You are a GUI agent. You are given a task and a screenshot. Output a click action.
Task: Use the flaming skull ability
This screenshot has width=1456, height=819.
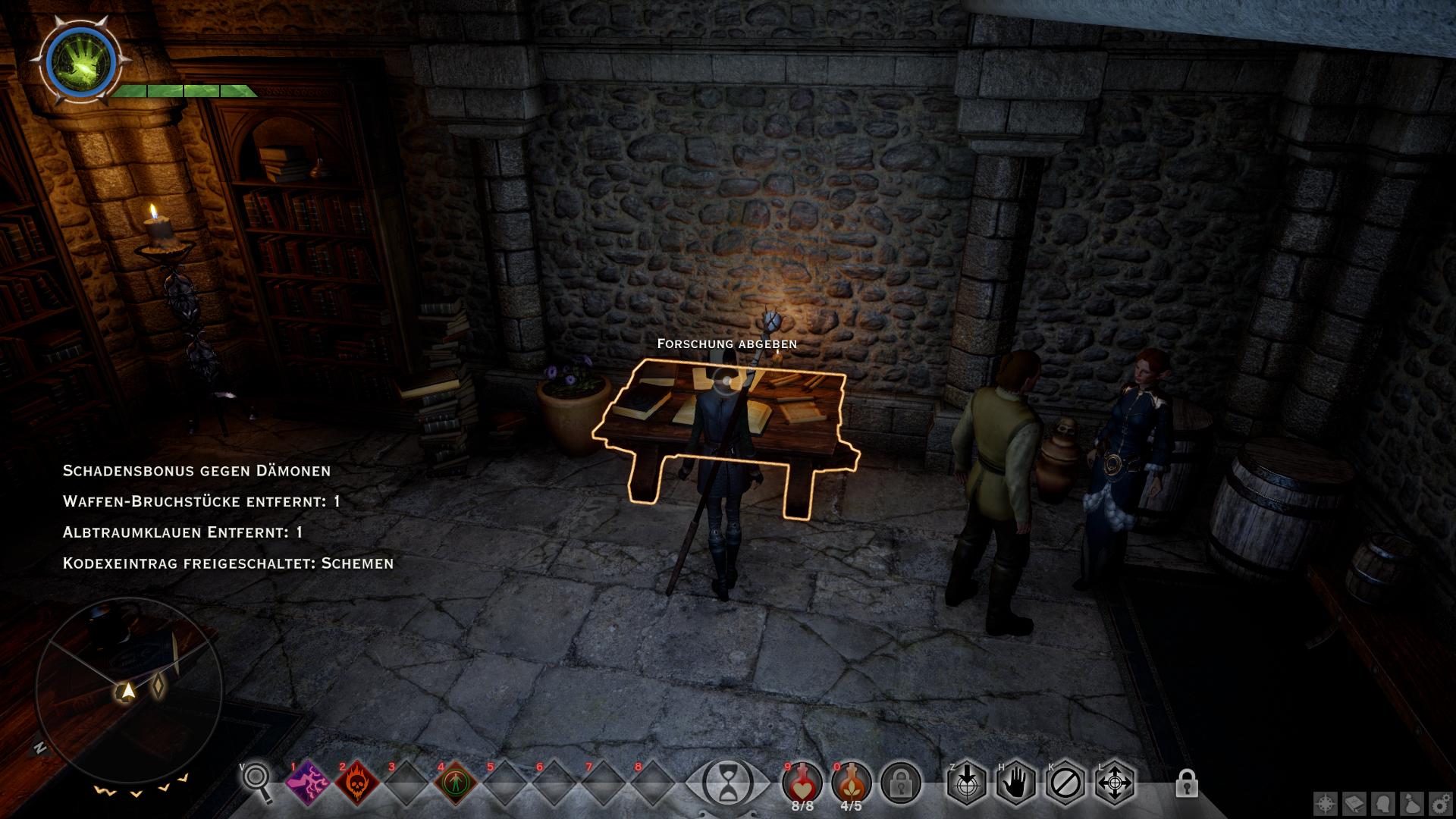pos(357,783)
